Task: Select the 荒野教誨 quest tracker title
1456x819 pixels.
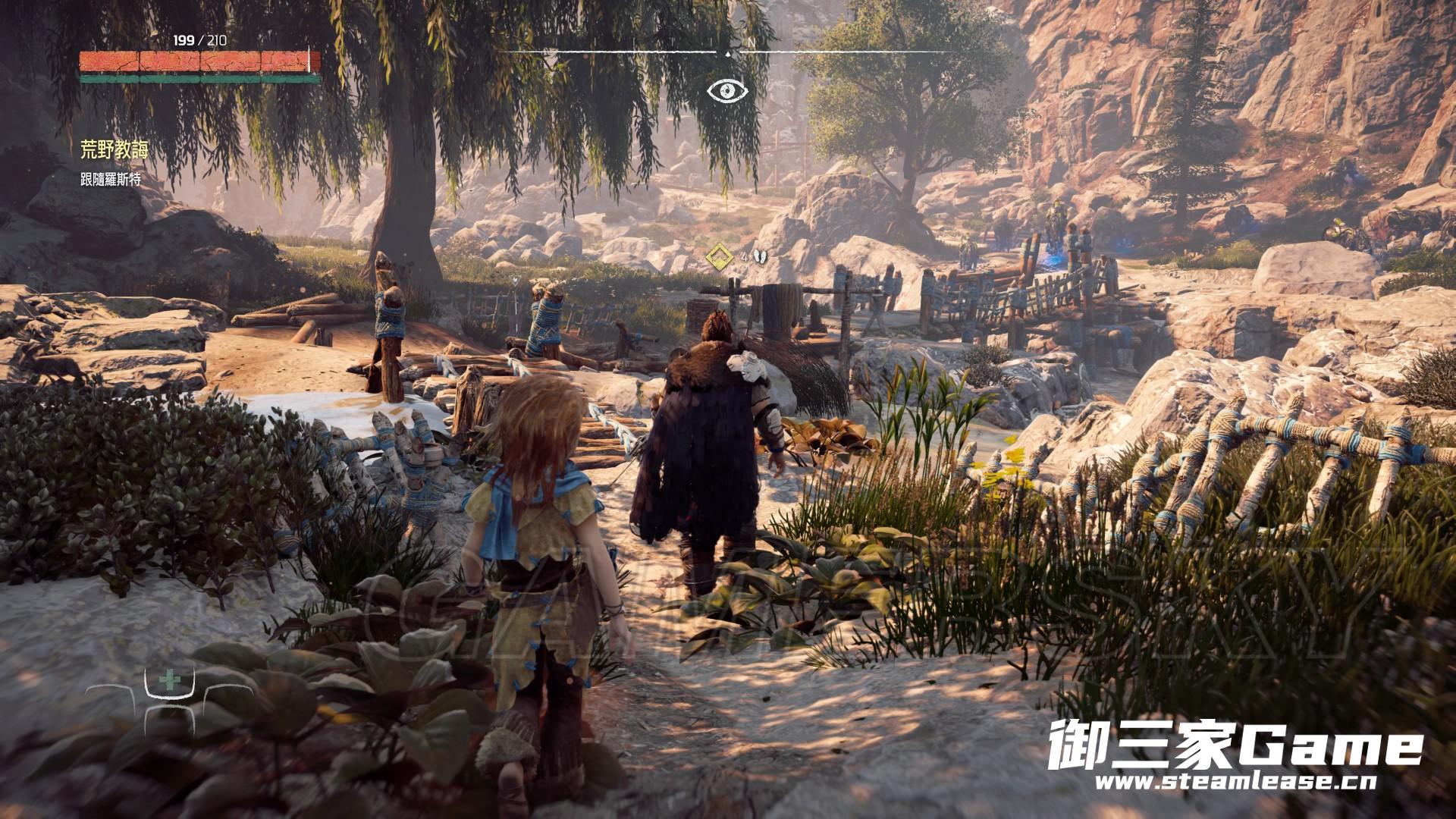Action: click(x=114, y=150)
